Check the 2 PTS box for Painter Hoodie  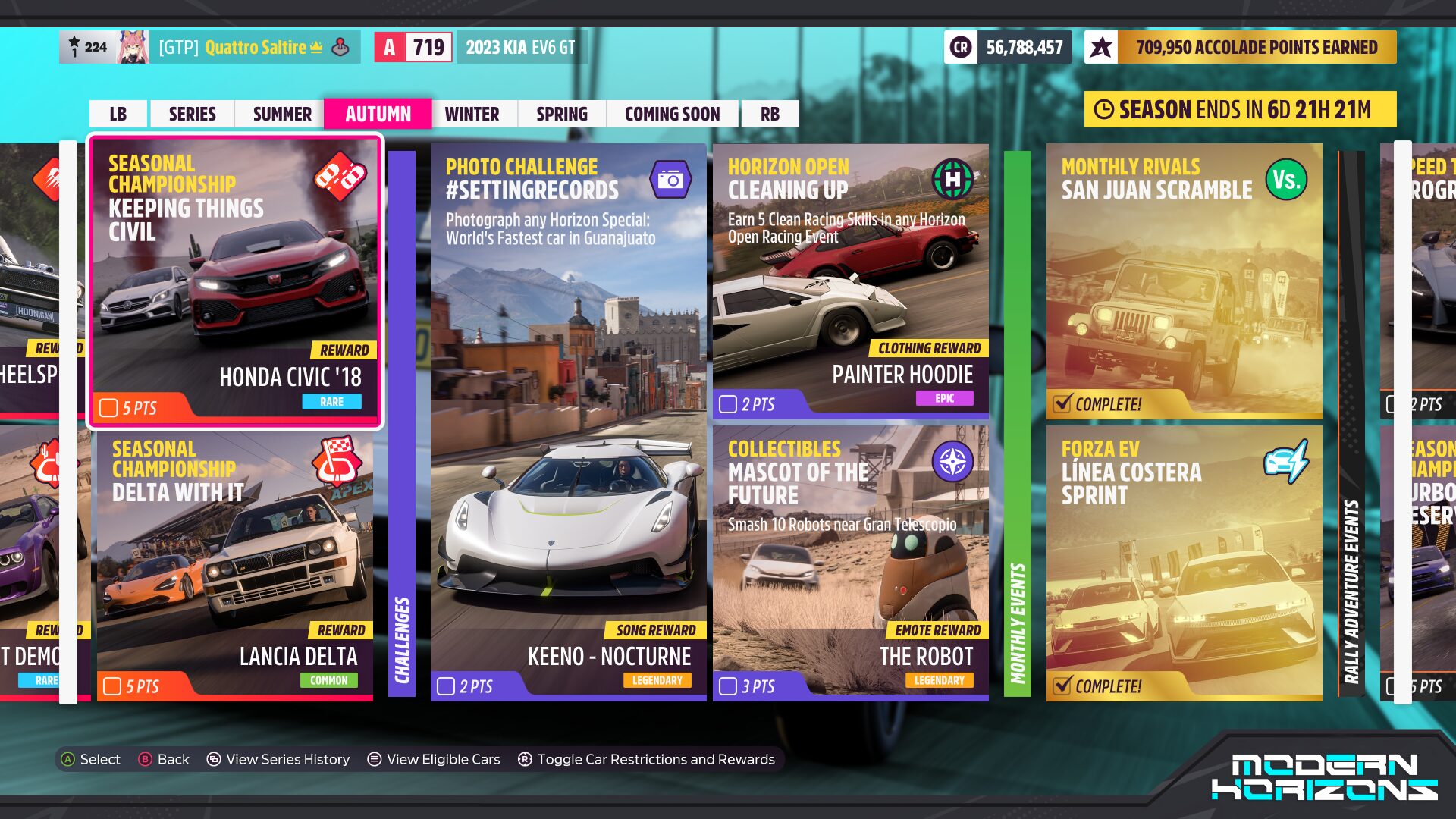(730, 404)
